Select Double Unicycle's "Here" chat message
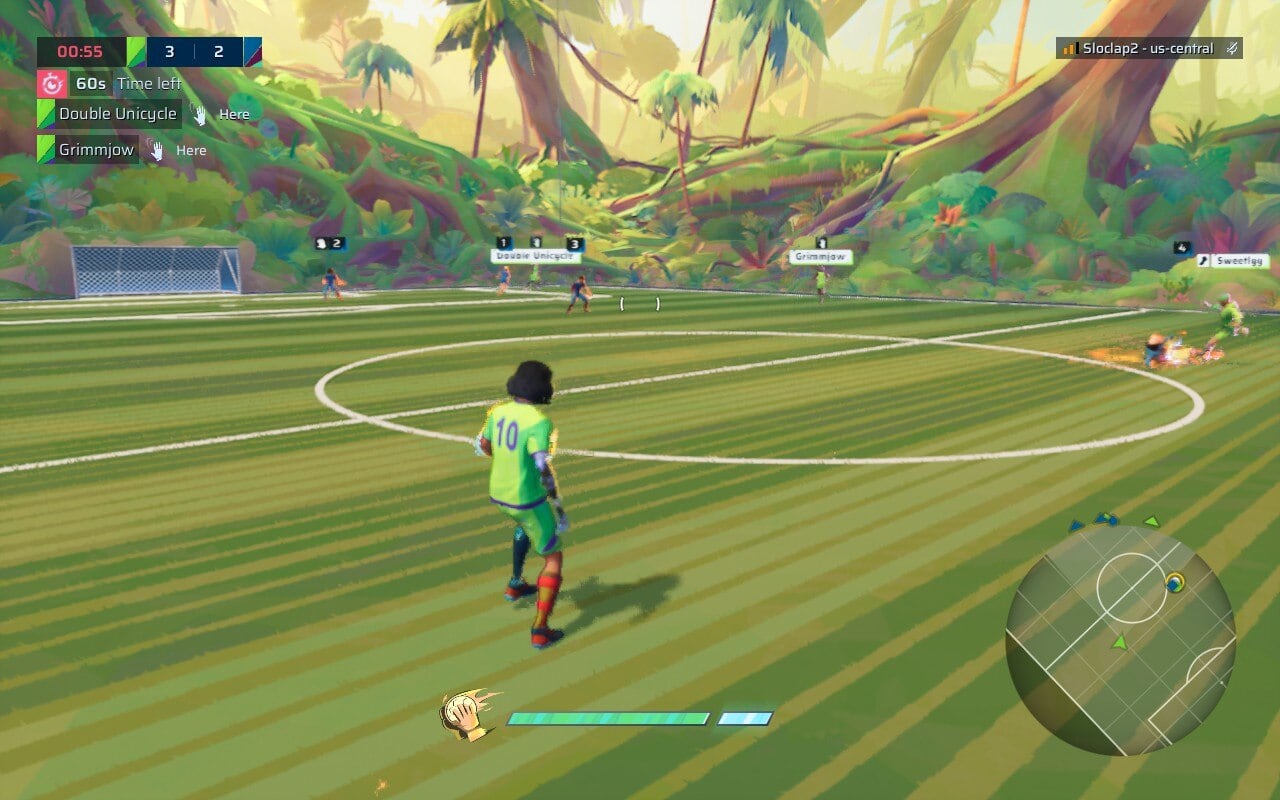 point(234,114)
